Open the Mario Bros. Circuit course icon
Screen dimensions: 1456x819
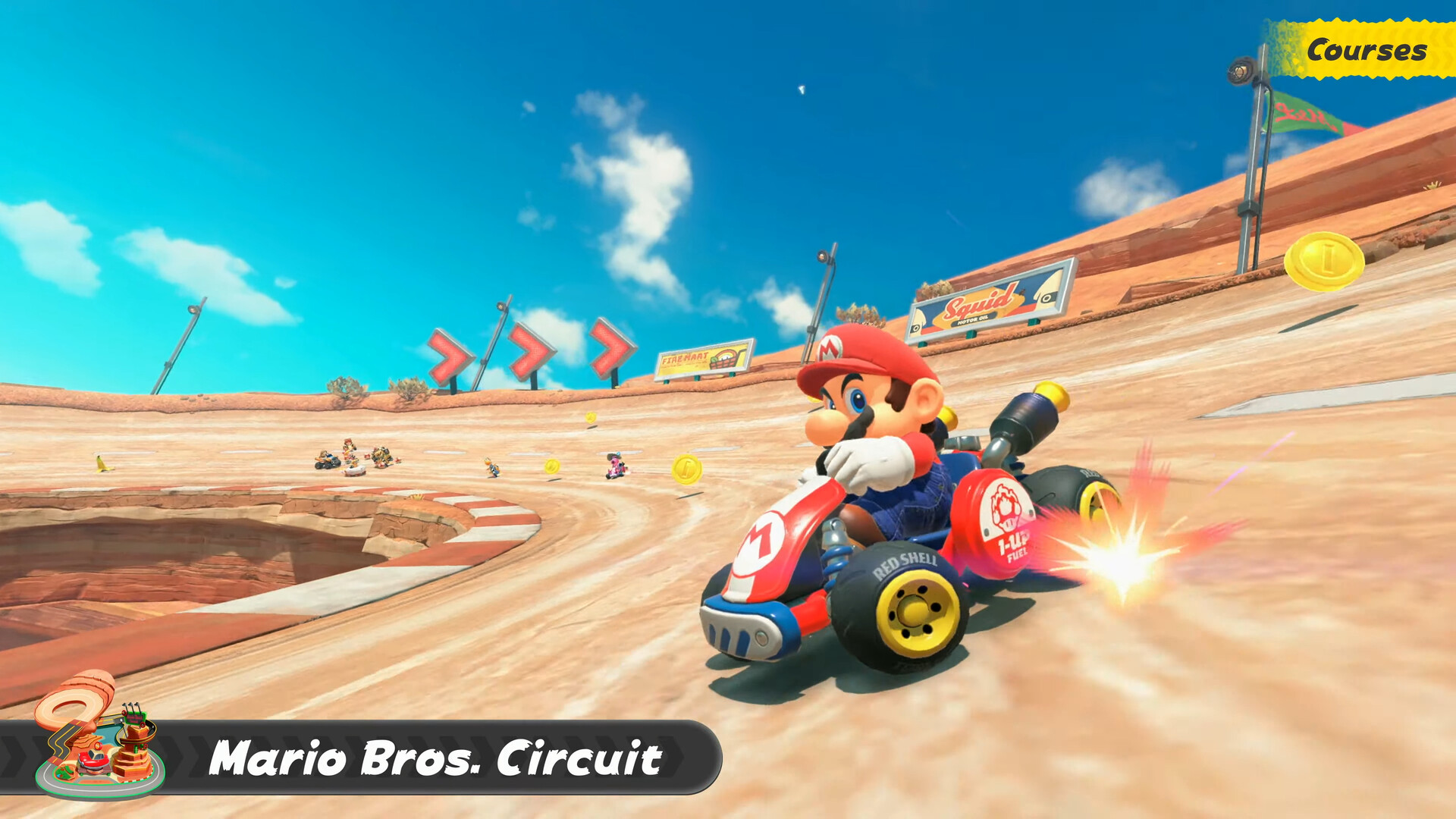[99, 737]
